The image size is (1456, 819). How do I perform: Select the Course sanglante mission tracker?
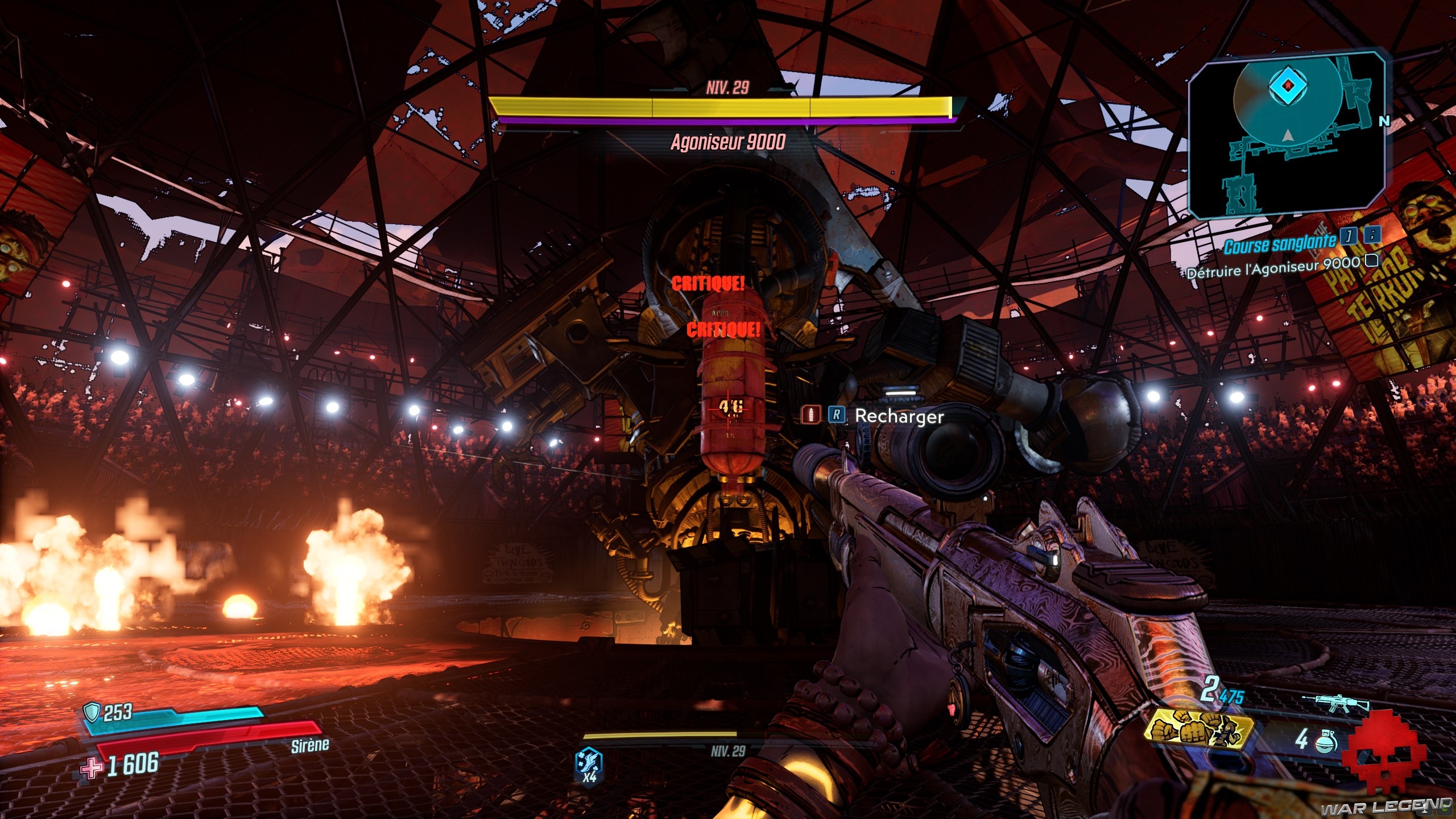pos(1280,245)
